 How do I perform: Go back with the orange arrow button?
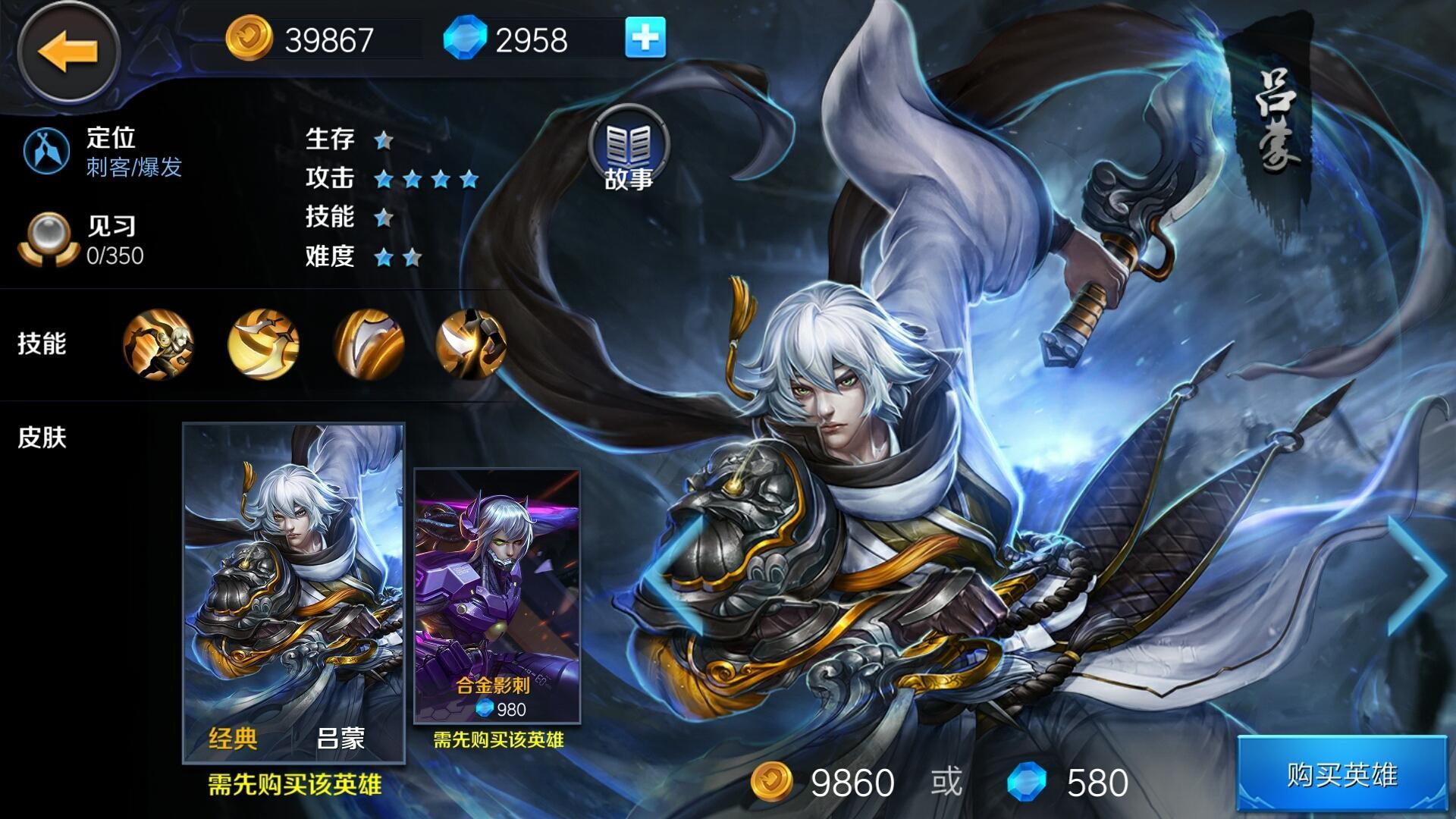68,52
